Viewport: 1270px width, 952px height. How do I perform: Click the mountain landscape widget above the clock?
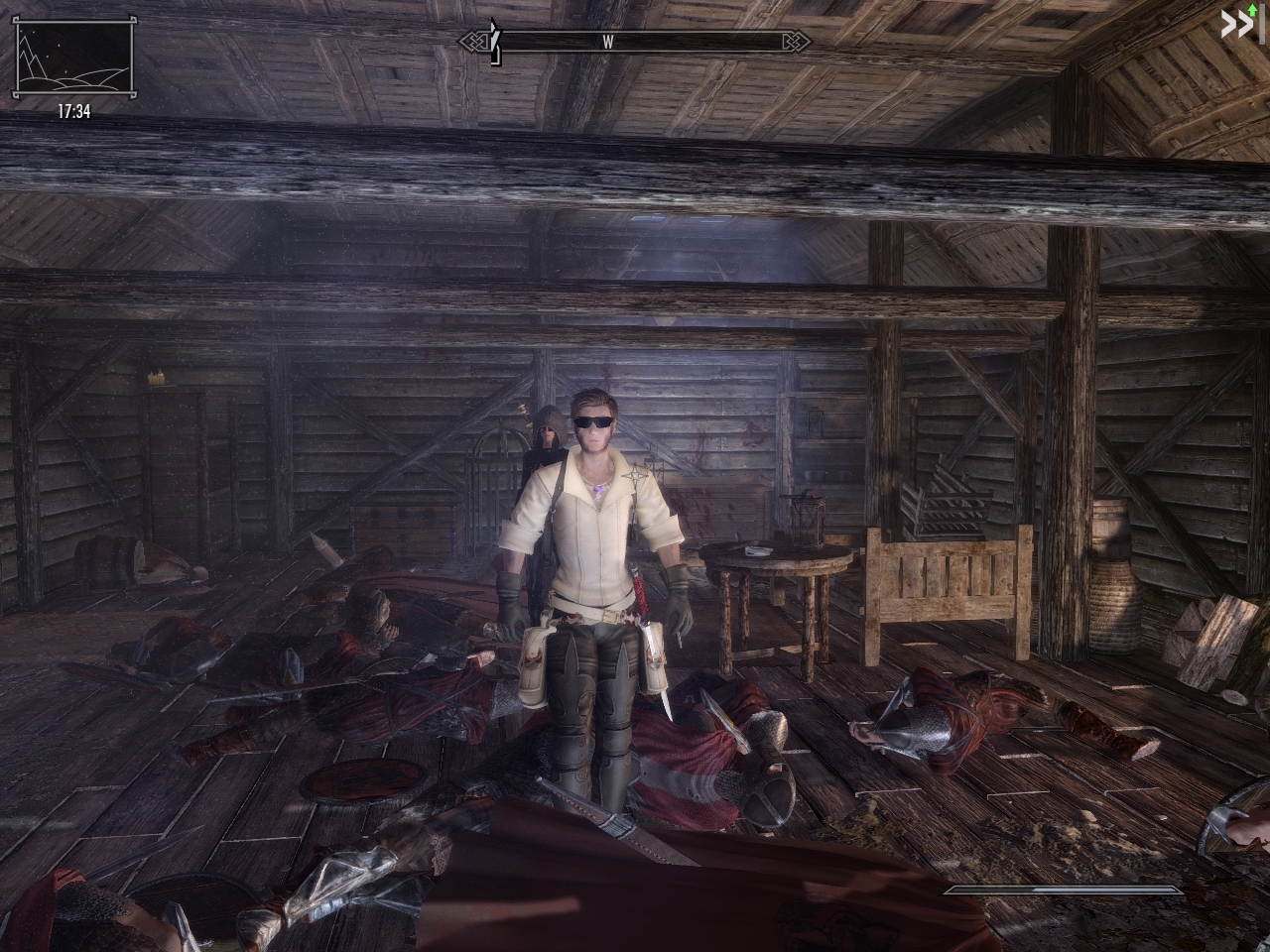click(74, 59)
